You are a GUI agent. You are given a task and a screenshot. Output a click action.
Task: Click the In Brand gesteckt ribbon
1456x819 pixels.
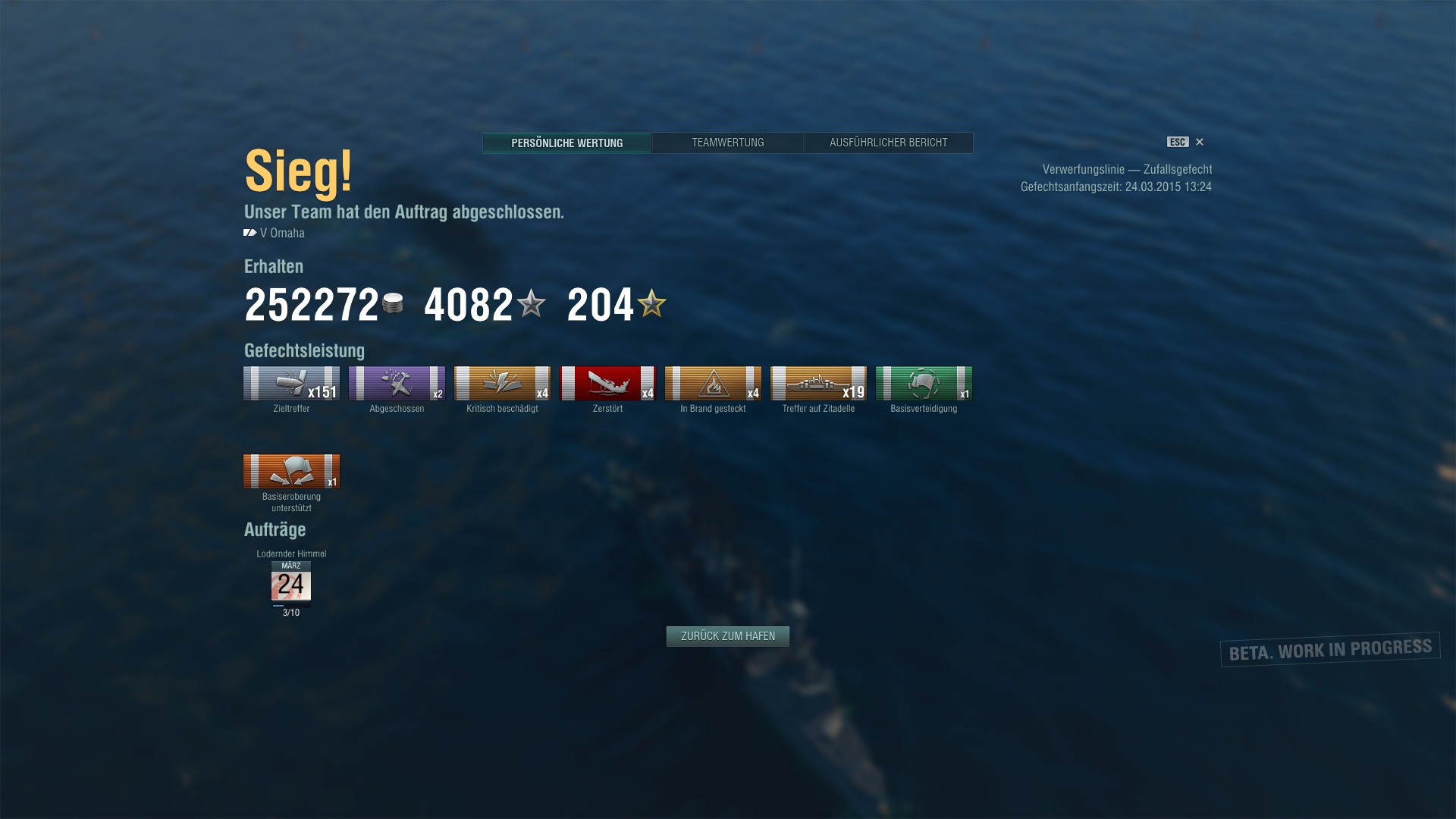coord(713,384)
